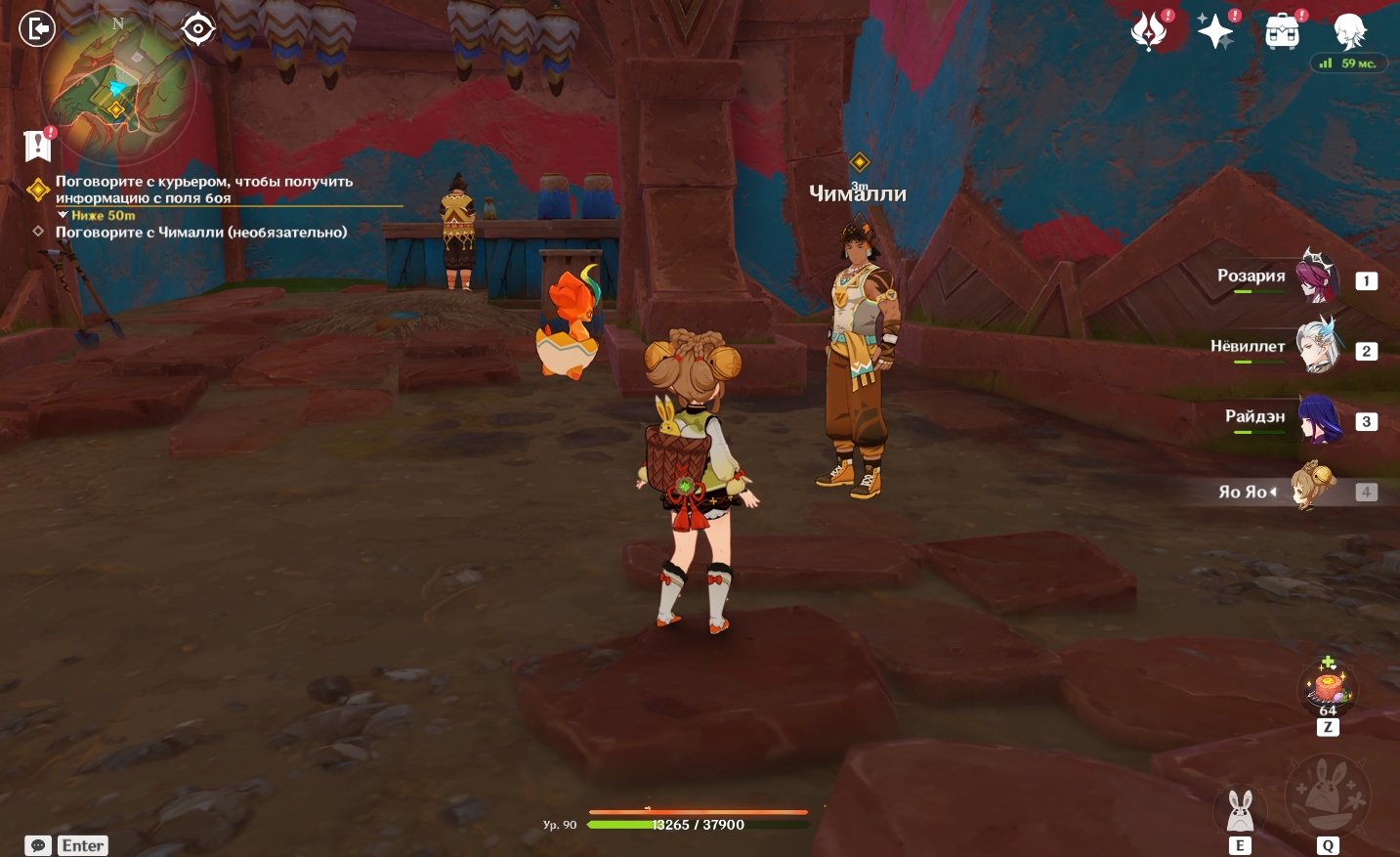Open the quest journal bookmark icon

pyautogui.click(x=37, y=146)
